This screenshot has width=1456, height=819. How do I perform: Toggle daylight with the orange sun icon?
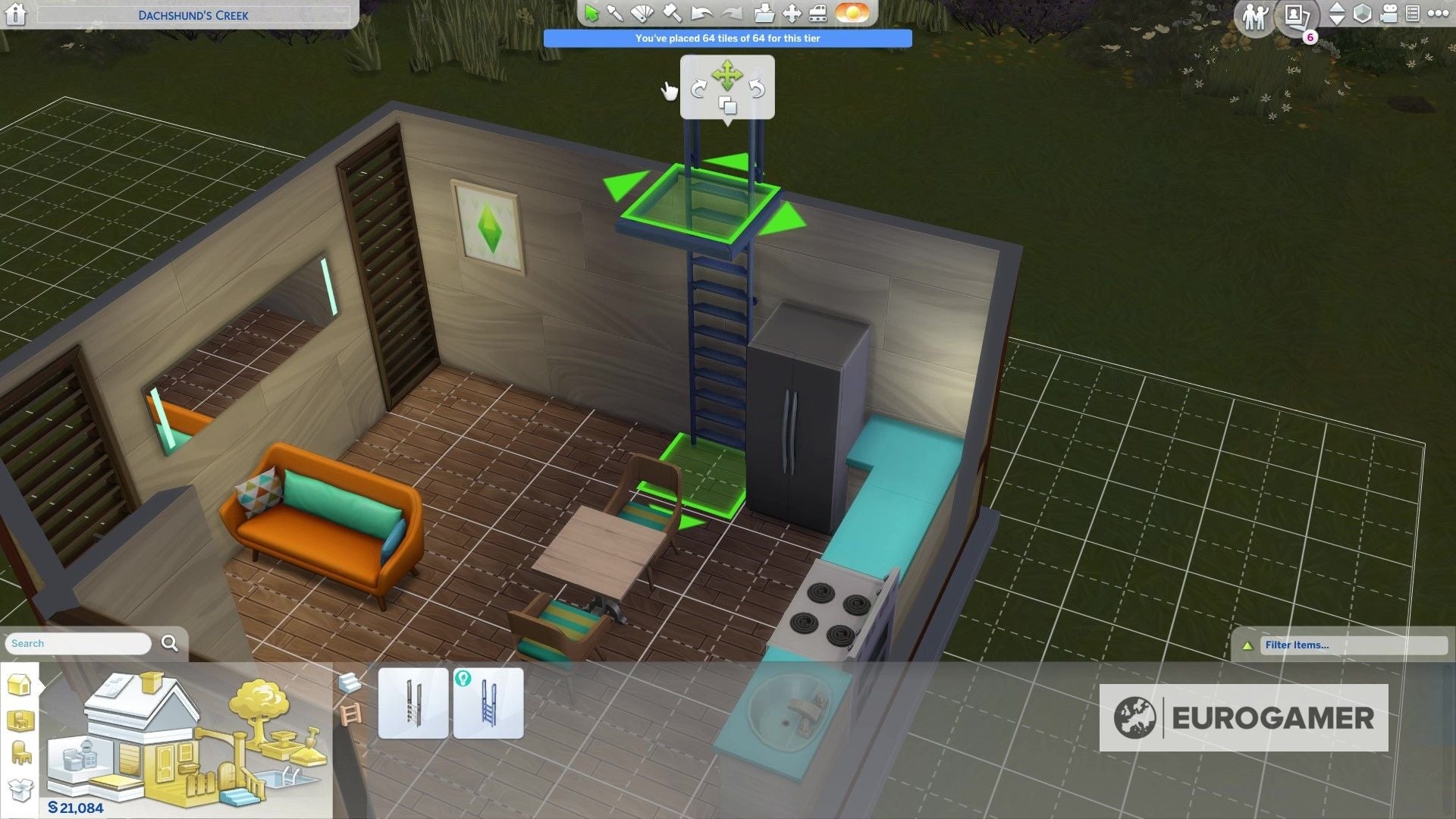coord(853,12)
